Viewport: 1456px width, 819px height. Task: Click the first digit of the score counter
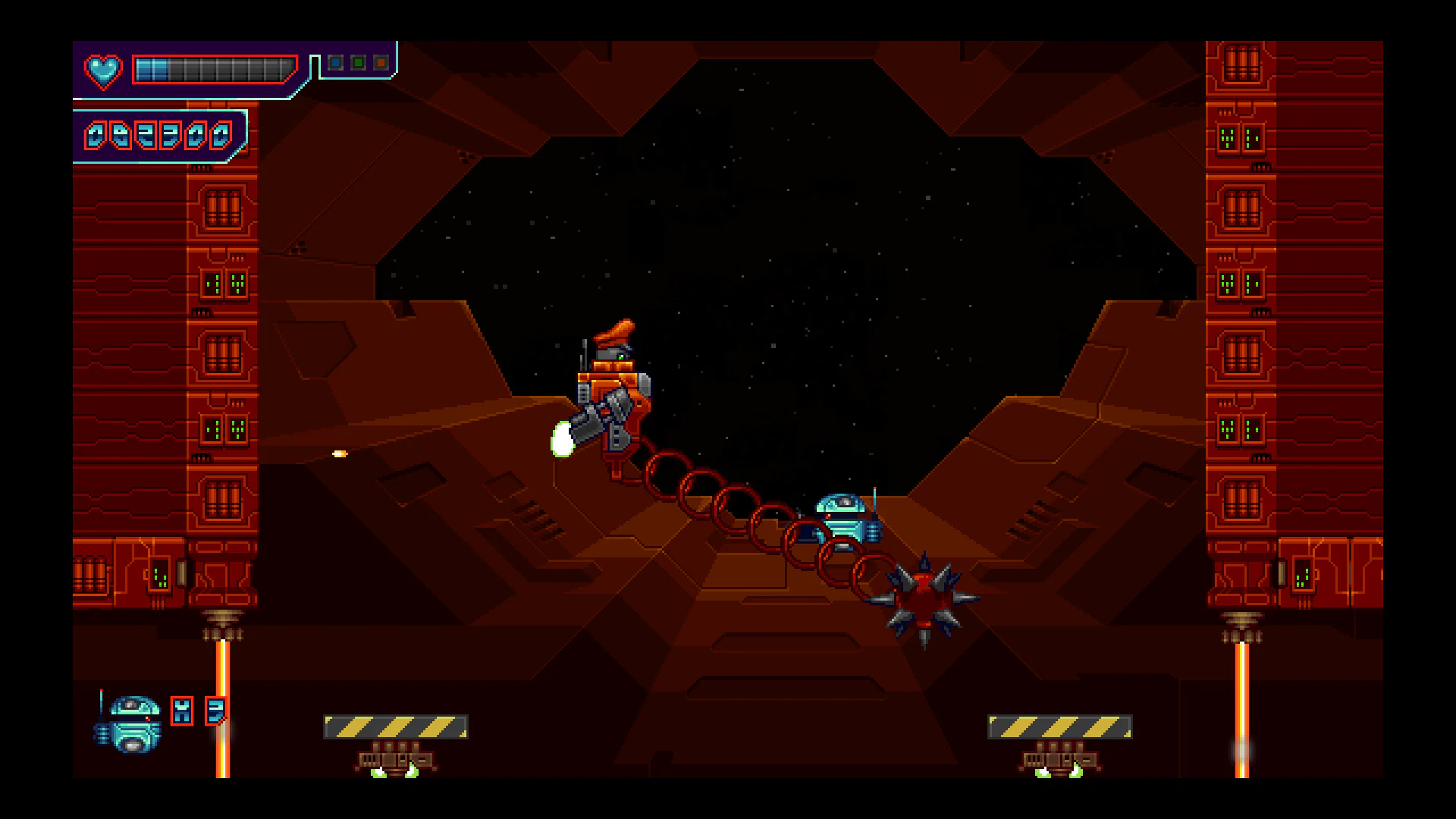click(98, 133)
